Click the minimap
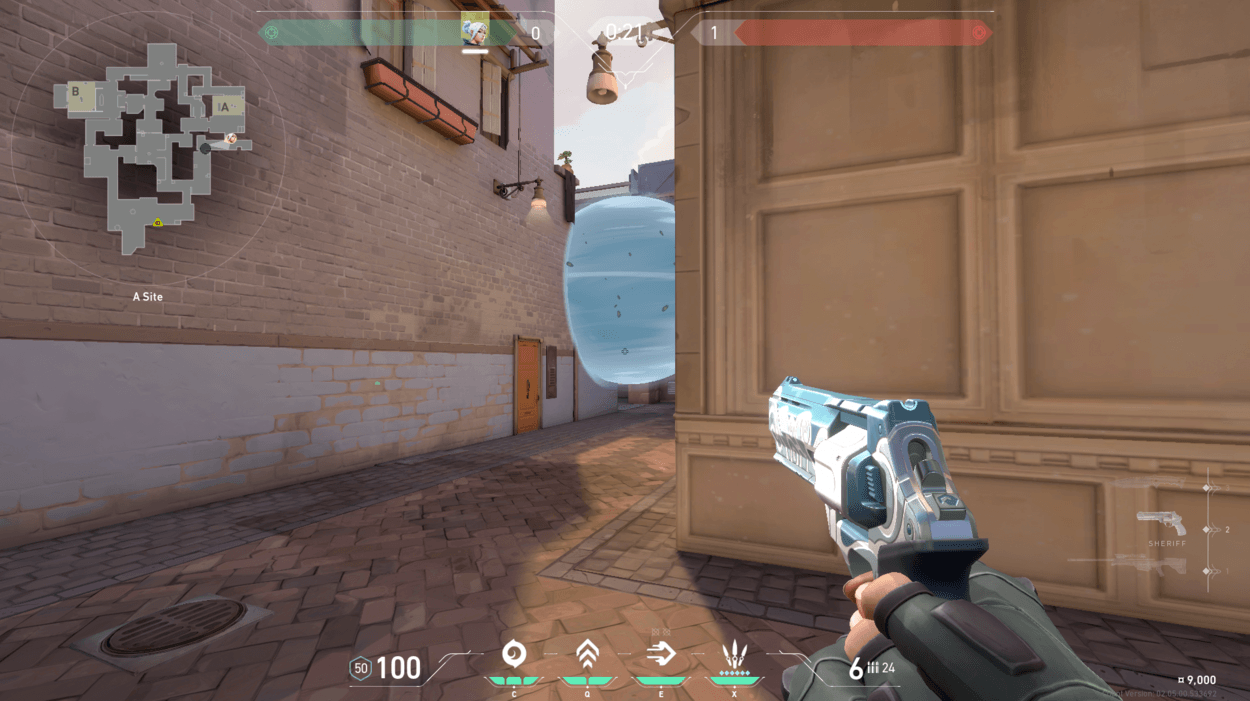The width and height of the screenshot is (1250, 701). click(x=148, y=150)
